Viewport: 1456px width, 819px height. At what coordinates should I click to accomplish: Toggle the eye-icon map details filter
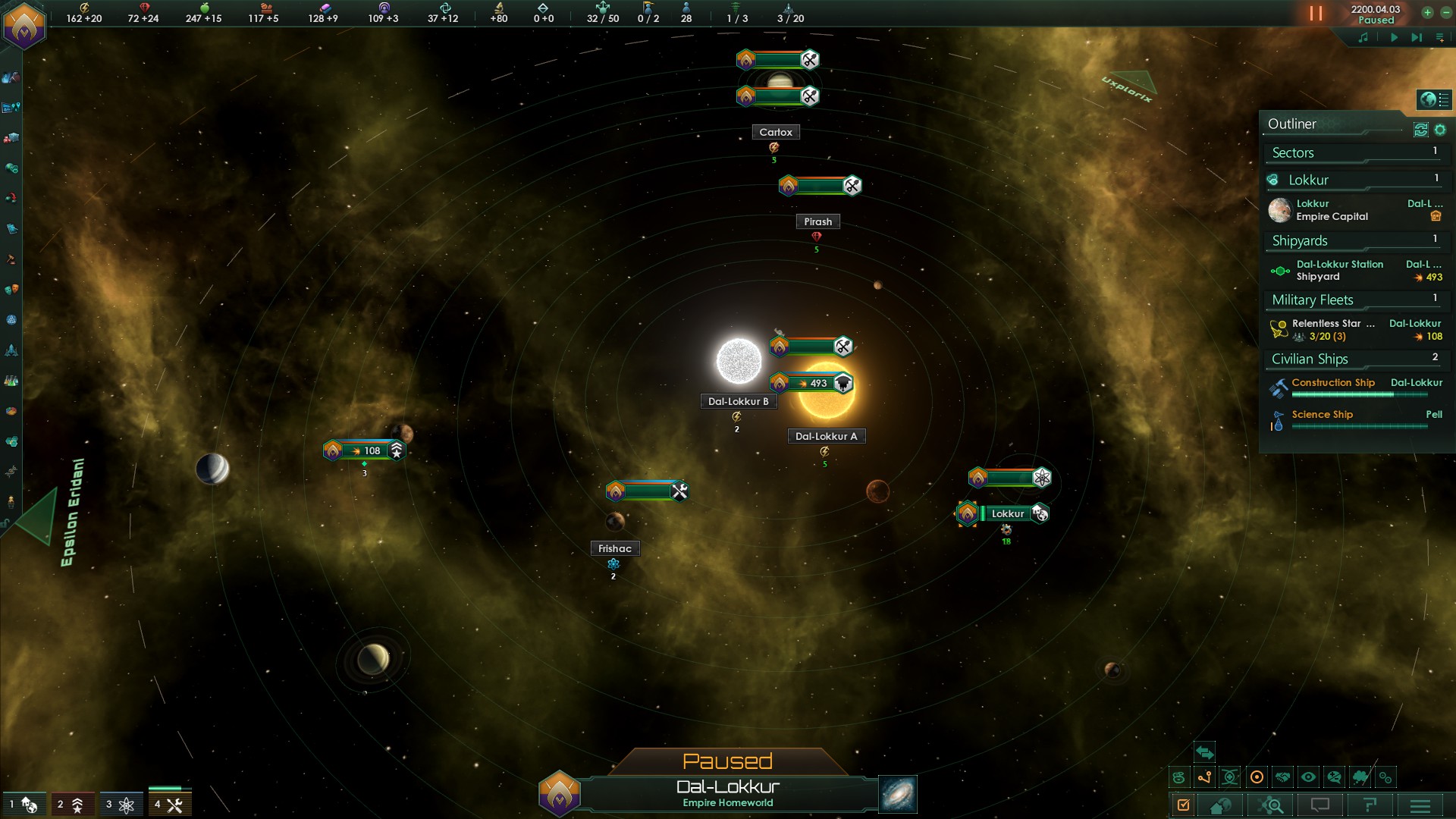[x=1308, y=777]
